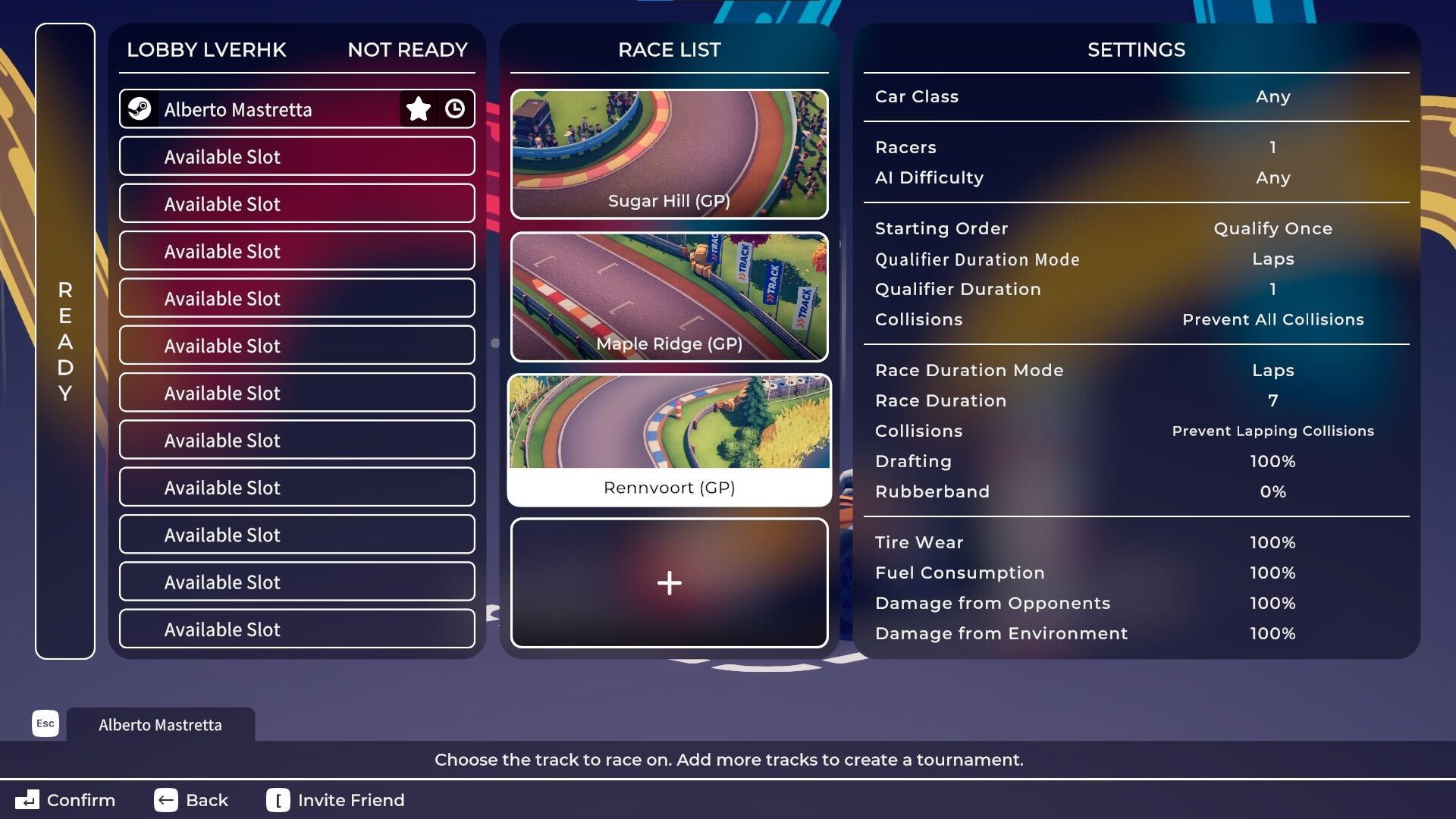Change AI Difficulty setting
1456x819 pixels.
click(1136, 177)
